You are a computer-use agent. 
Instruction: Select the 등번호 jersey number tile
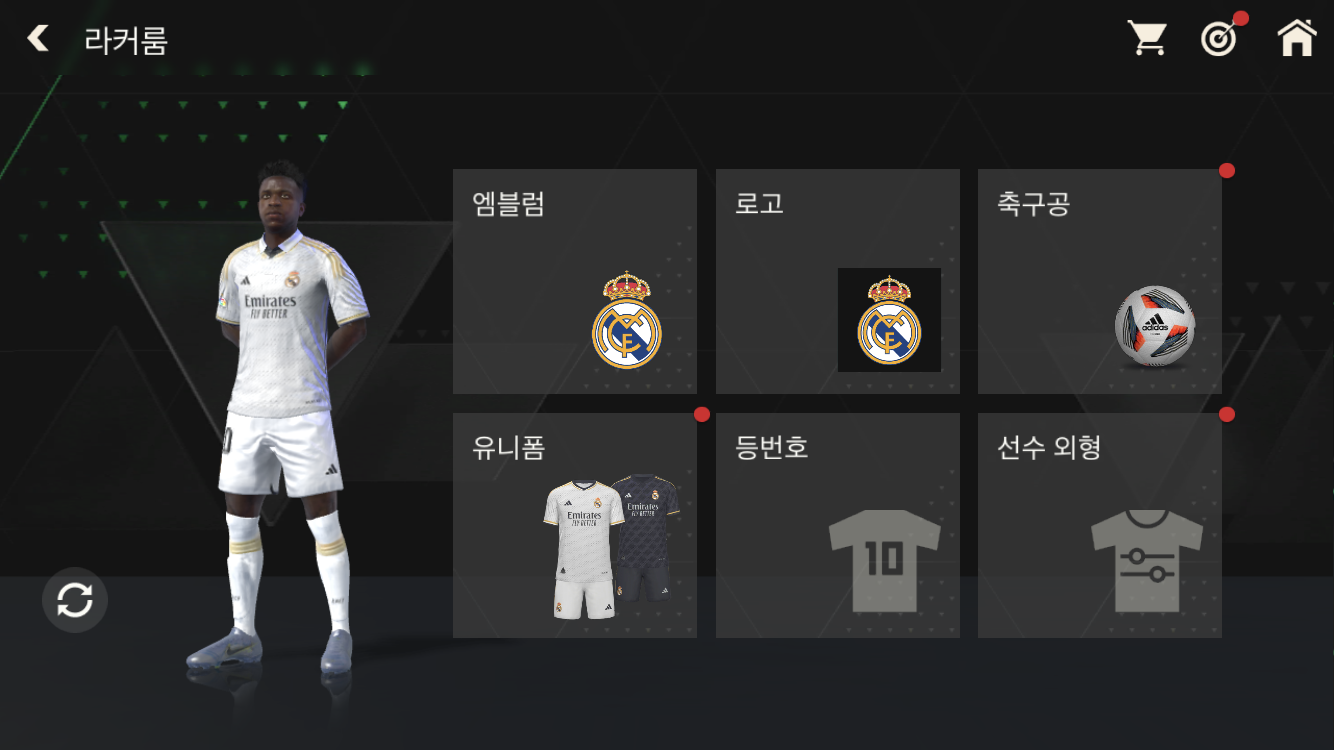point(837,525)
